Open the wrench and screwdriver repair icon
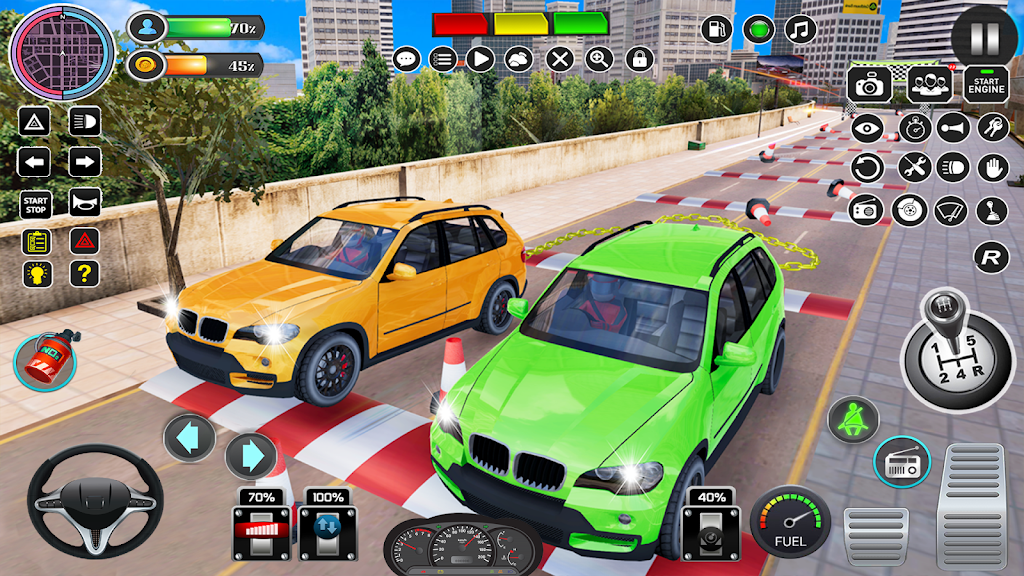Screen dimensions: 1024x576 tap(914, 167)
